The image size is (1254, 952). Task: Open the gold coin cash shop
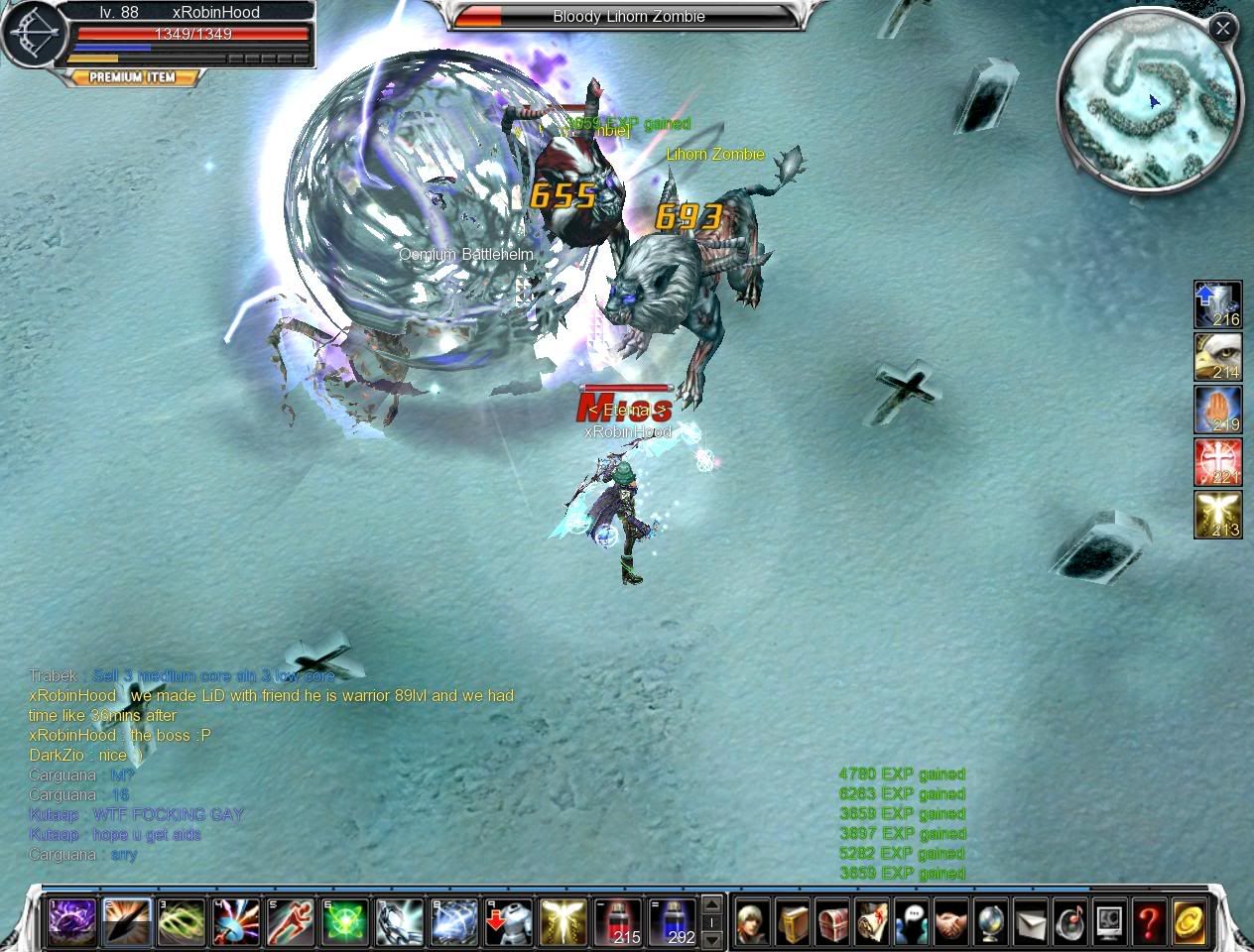click(x=1189, y=922)
